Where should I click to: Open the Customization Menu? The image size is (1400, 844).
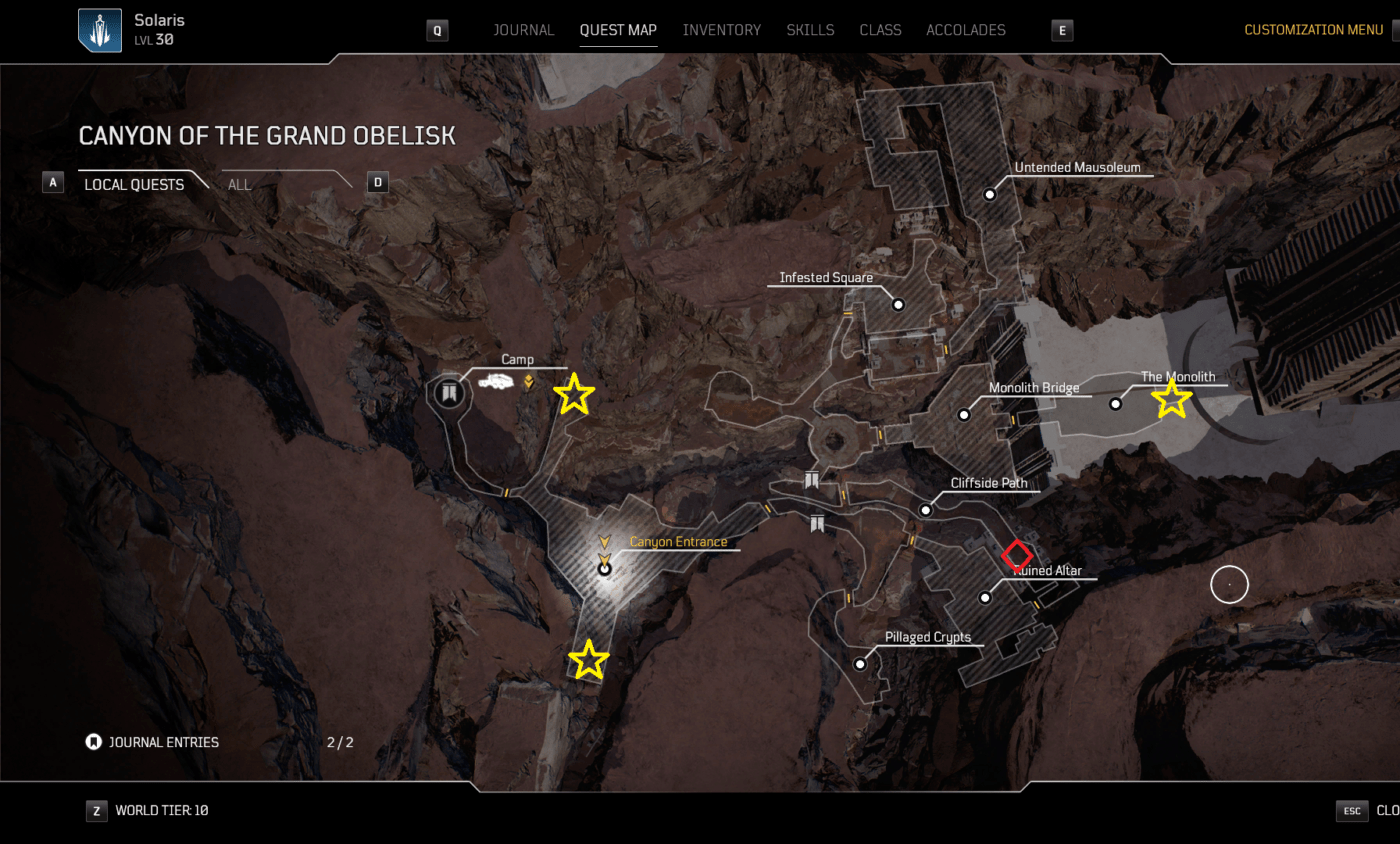[1313, 29]
